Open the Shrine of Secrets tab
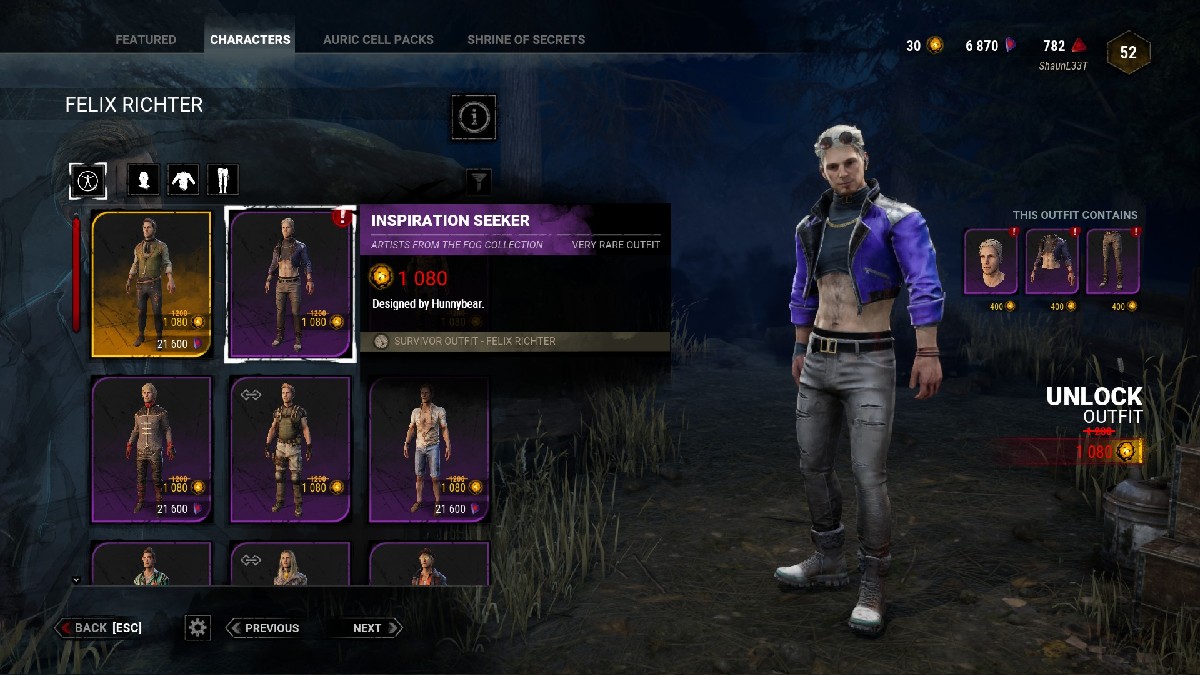The image size is (1200, 675). point(526,40)
